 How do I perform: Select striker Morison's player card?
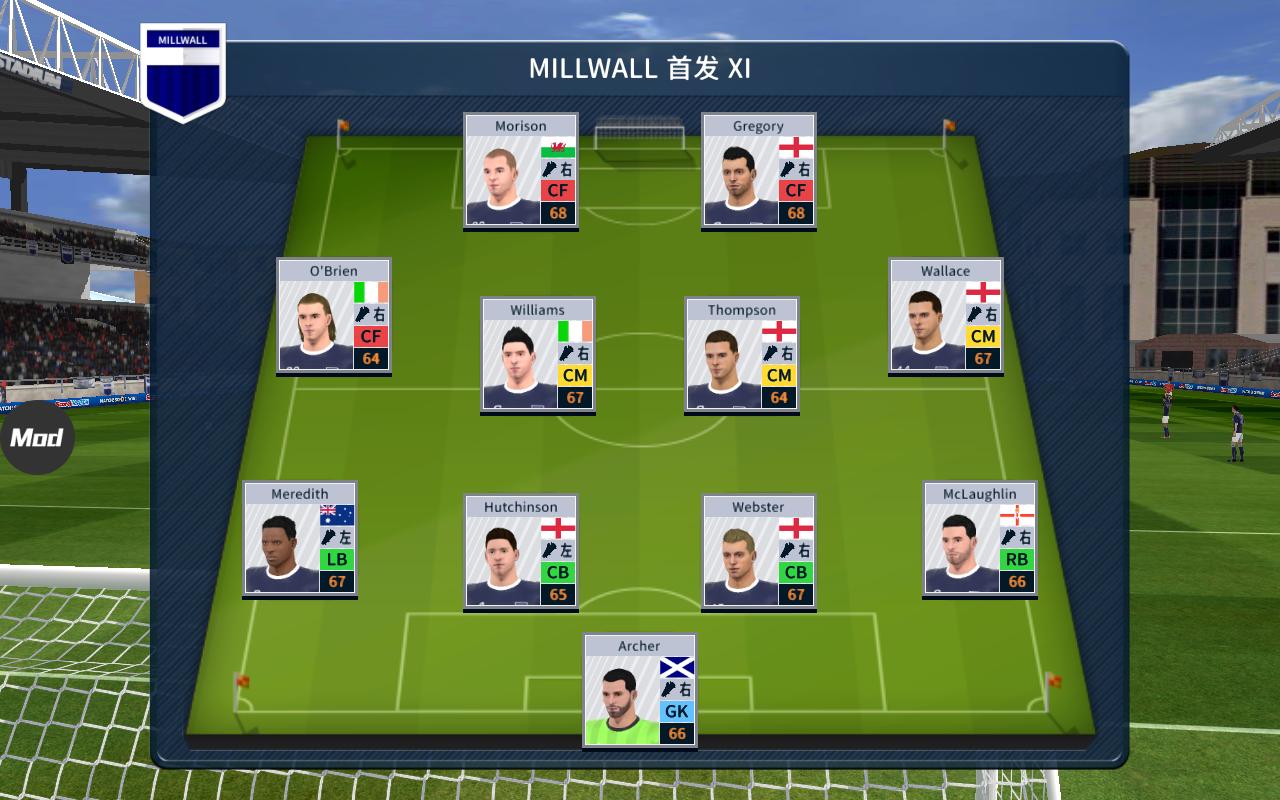tap(520, 171)
